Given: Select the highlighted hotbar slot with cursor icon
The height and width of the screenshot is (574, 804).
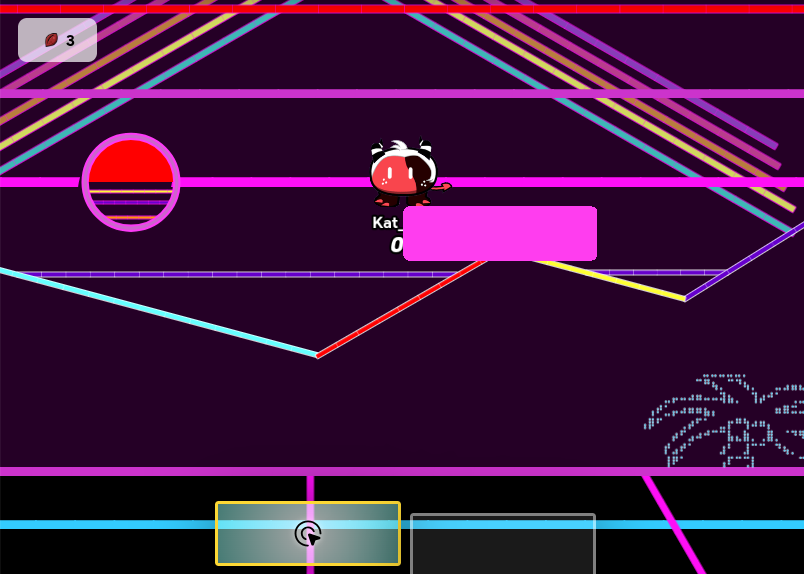Looking at the screenshot, I should pos(308,533).
